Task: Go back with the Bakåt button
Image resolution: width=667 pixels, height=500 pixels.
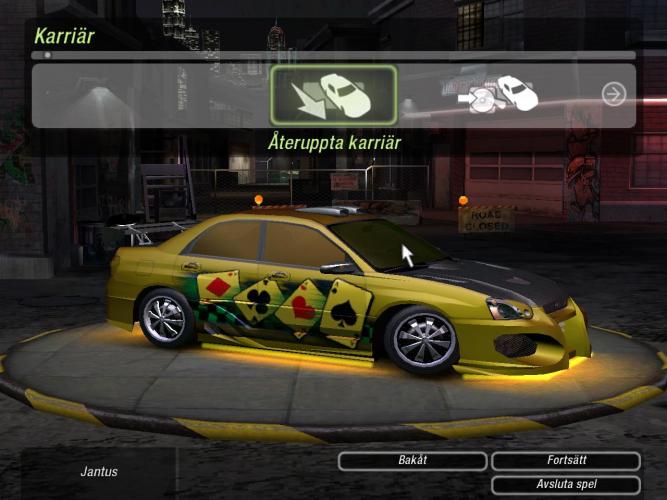Action: tap(412, 461)
